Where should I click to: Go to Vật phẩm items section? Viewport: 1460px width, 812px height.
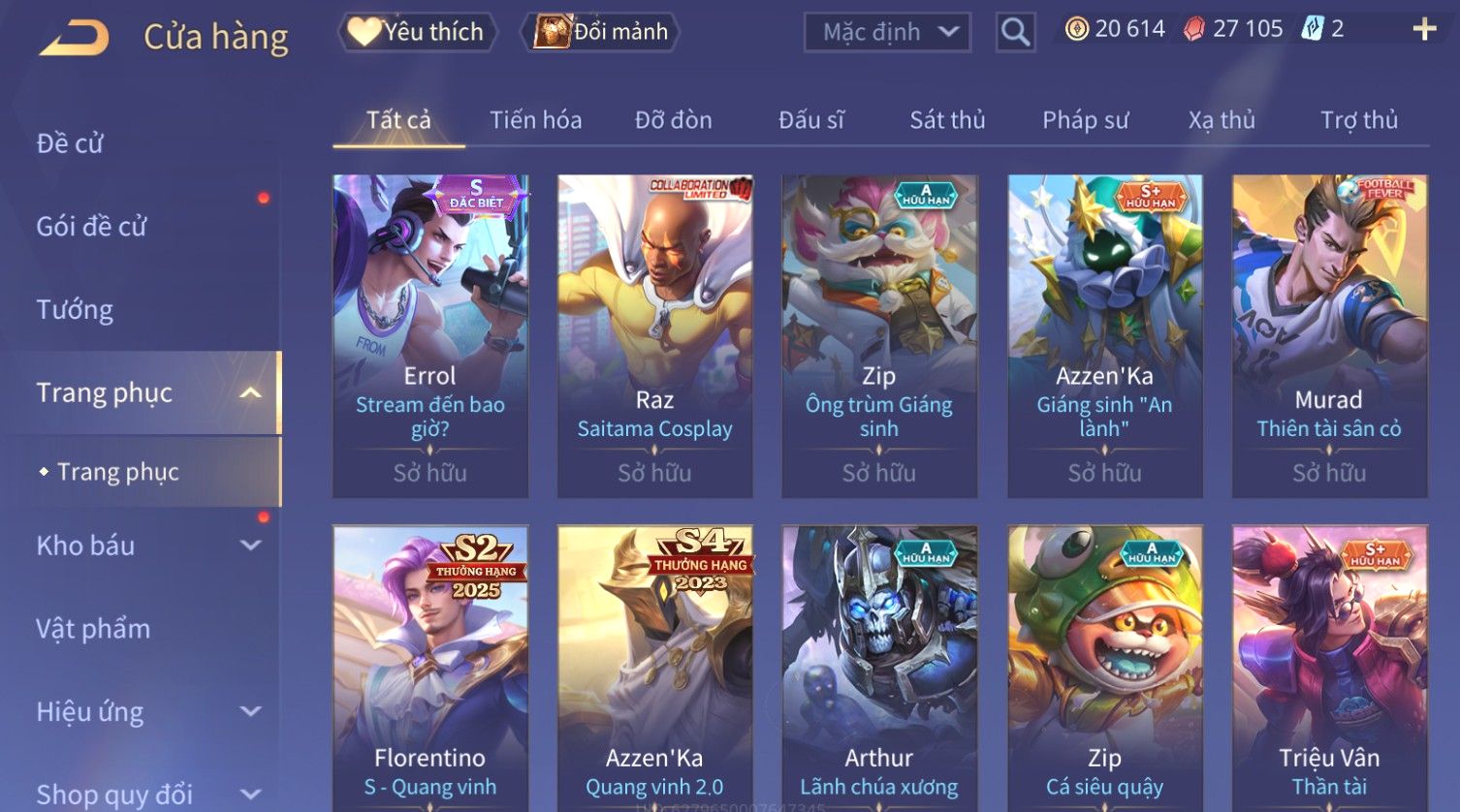coord(93,629)
